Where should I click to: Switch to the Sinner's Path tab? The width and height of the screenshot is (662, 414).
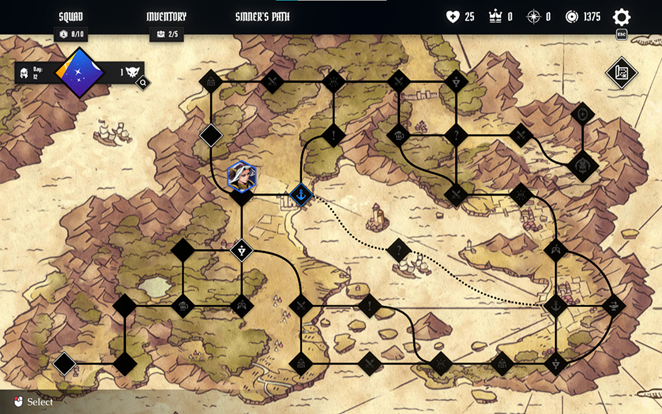tap(262, 17)
